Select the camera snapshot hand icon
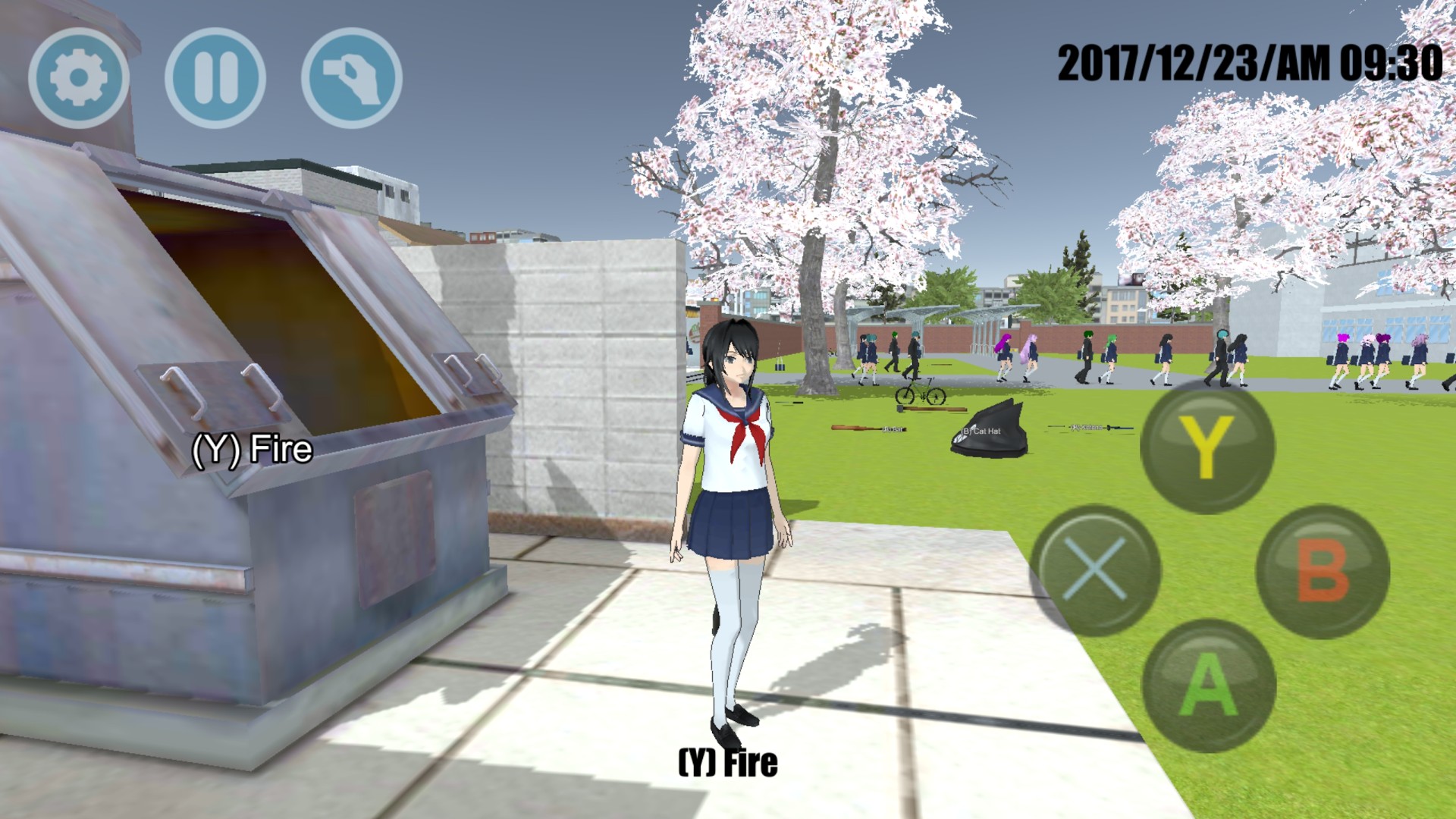The height and width of the screenshot is (819, 1456). (x=353, y=76)
